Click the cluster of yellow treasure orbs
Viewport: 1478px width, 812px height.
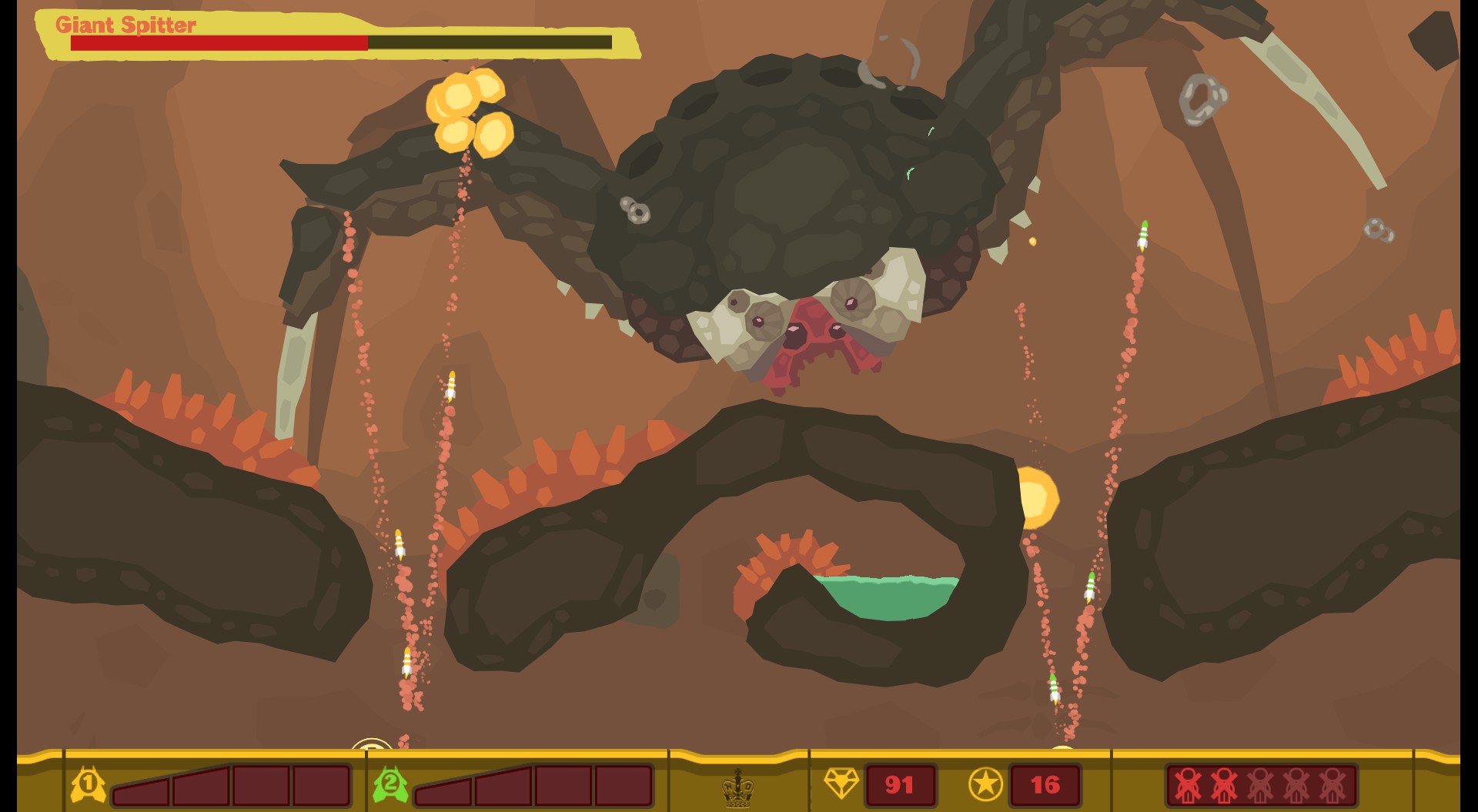click(x=468, y=112)
